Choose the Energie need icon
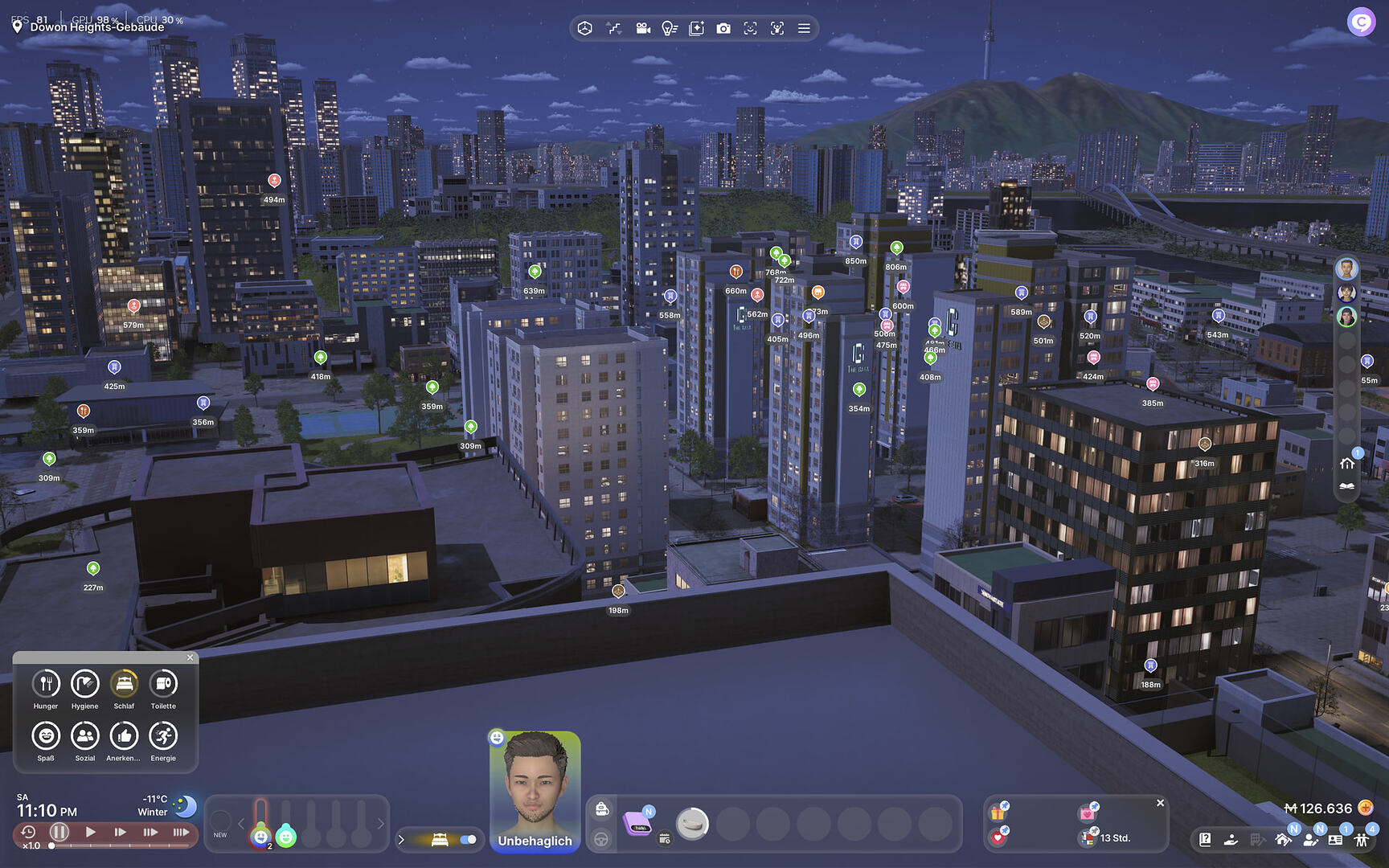The height and width of the screenshot is (868, 1389). pos(163,736)
